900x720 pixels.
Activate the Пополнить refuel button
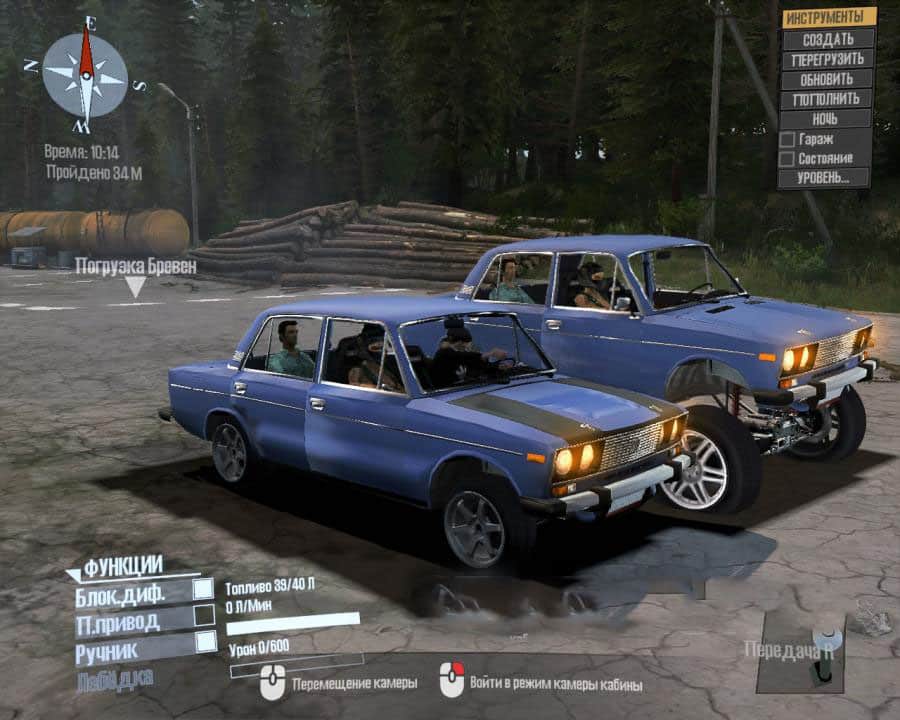827,99
